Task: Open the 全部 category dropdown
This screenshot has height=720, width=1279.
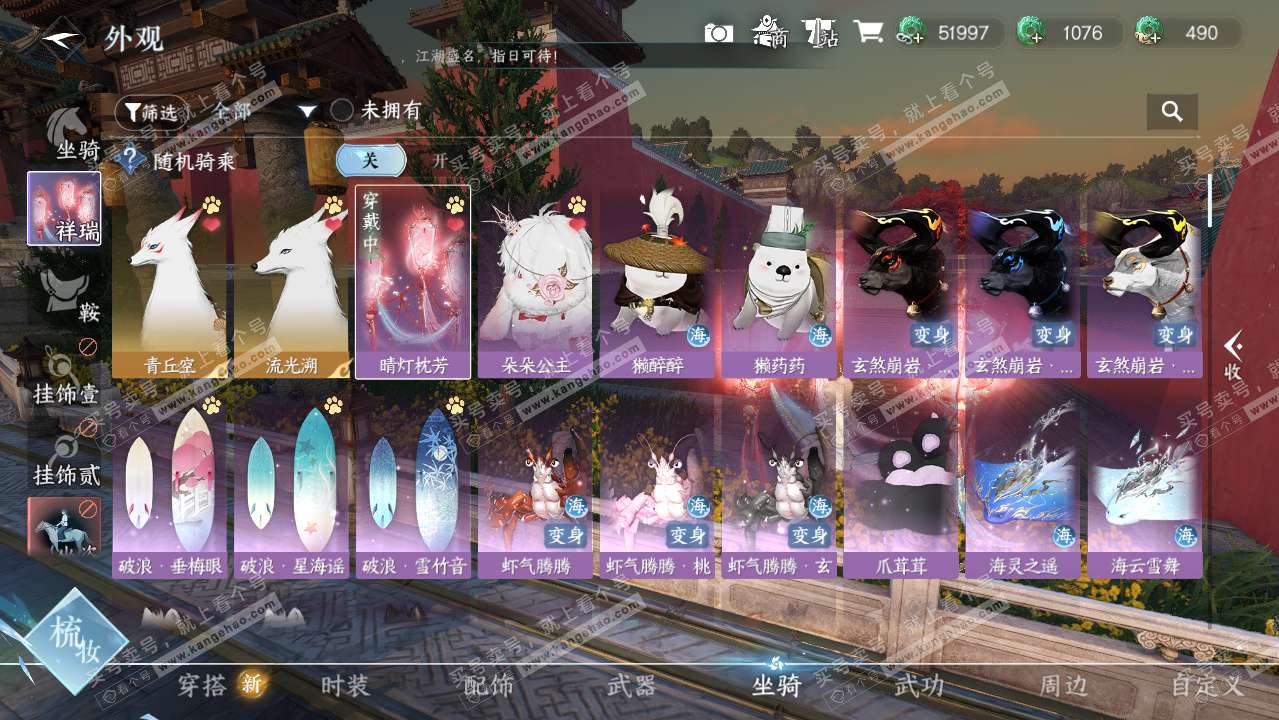Action: (x=262, y=112)
